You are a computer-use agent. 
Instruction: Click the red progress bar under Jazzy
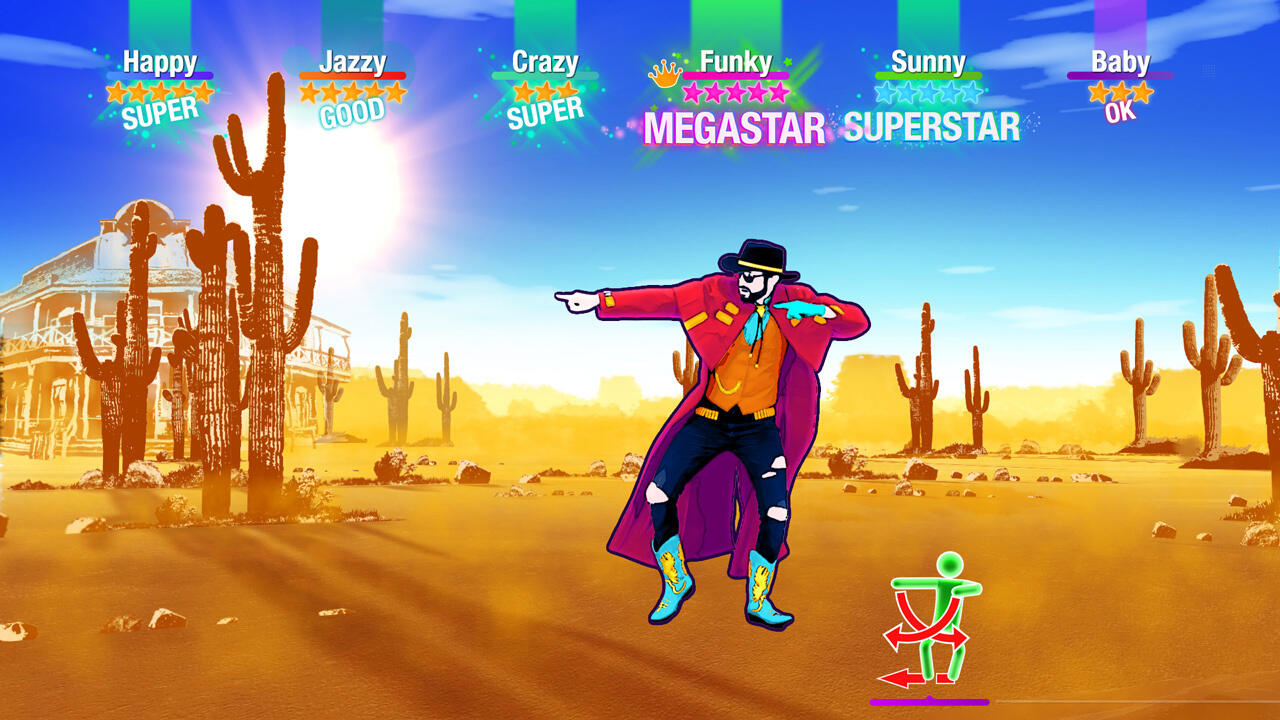pyautogui.click(x=352, y=76)
